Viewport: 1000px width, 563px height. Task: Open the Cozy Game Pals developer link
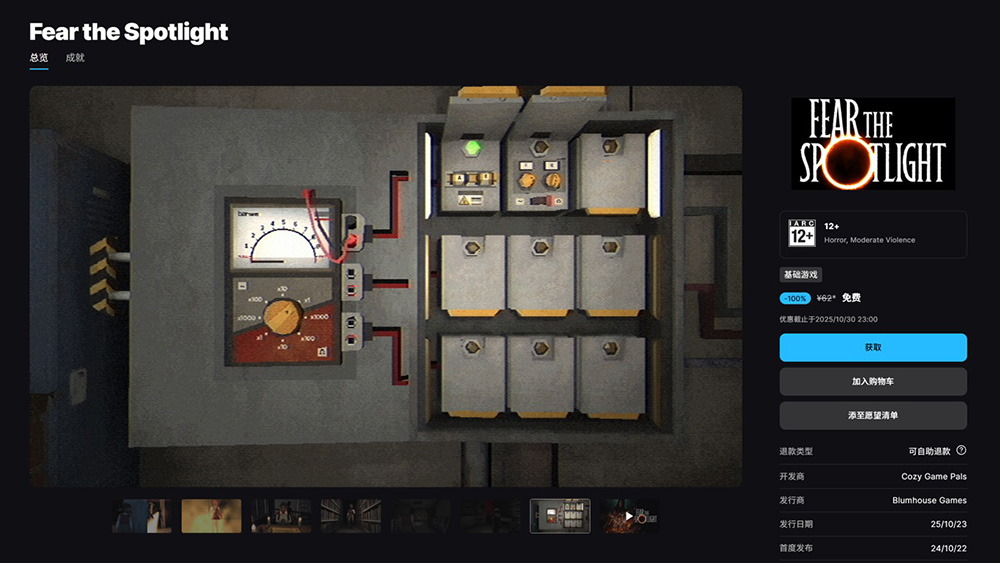coord(933,477)
